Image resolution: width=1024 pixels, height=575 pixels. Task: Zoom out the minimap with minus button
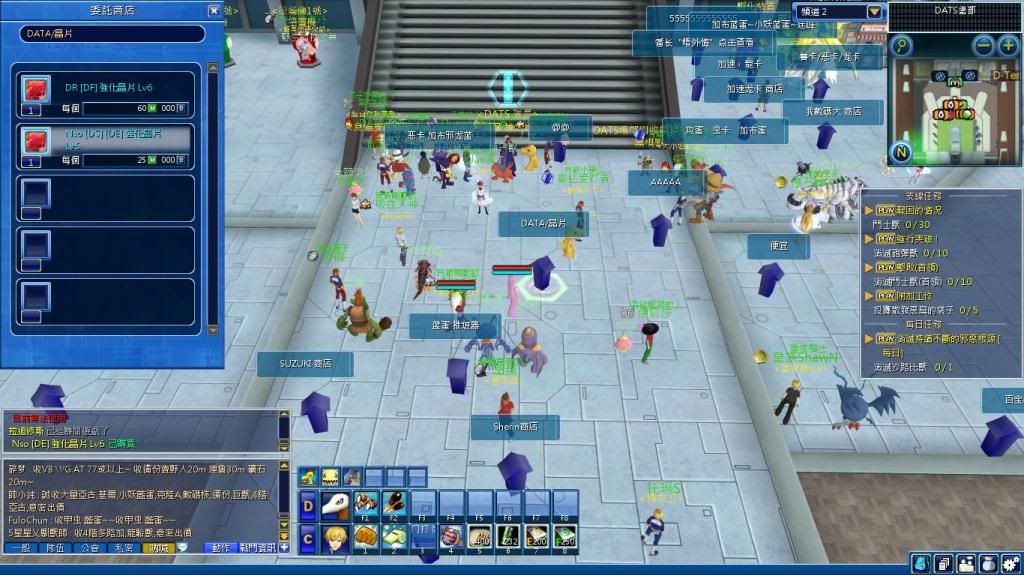tap(984, 46)
